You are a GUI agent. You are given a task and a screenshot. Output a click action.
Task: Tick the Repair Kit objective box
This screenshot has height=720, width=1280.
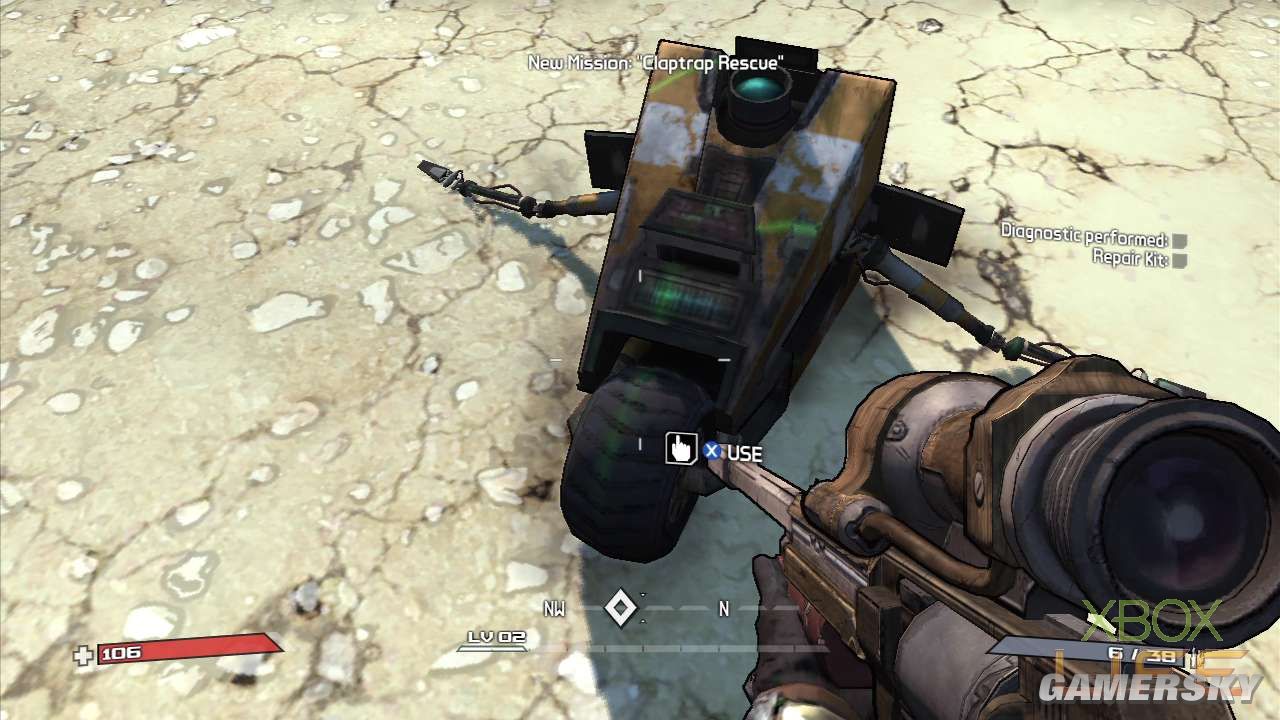click(1180, 261)
